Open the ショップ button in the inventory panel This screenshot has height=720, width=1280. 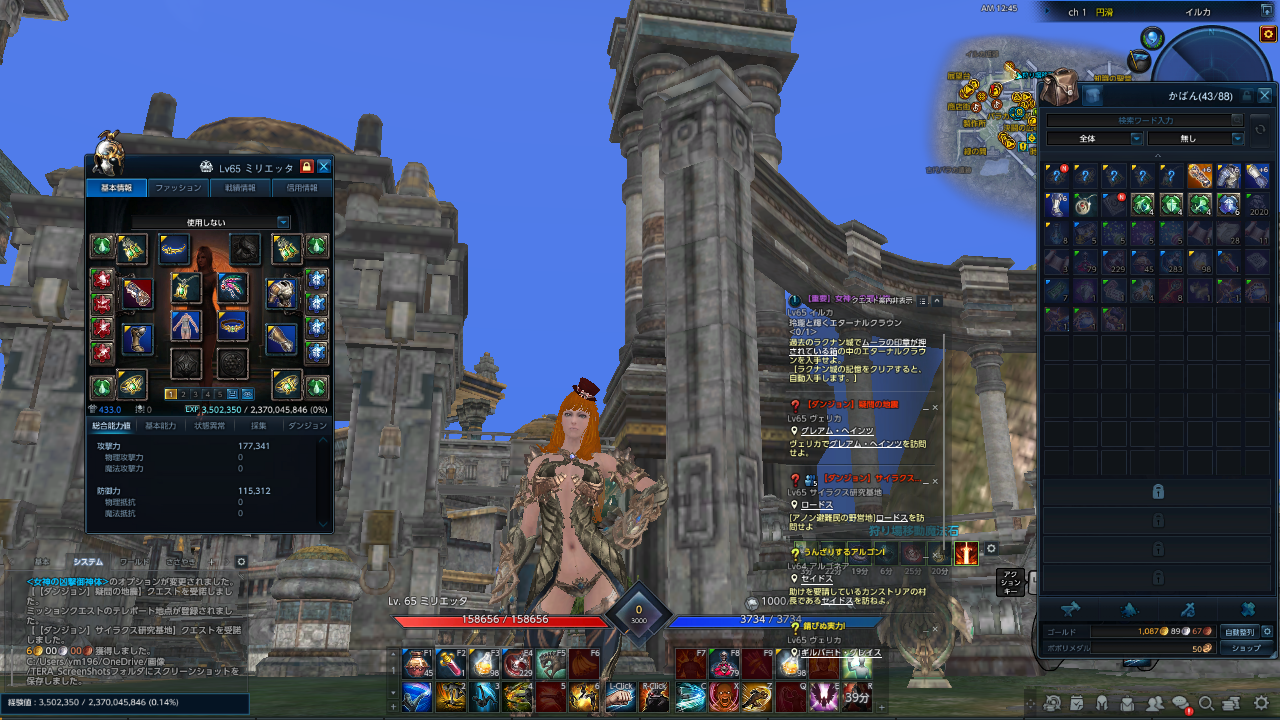[x=1246, y=648]
